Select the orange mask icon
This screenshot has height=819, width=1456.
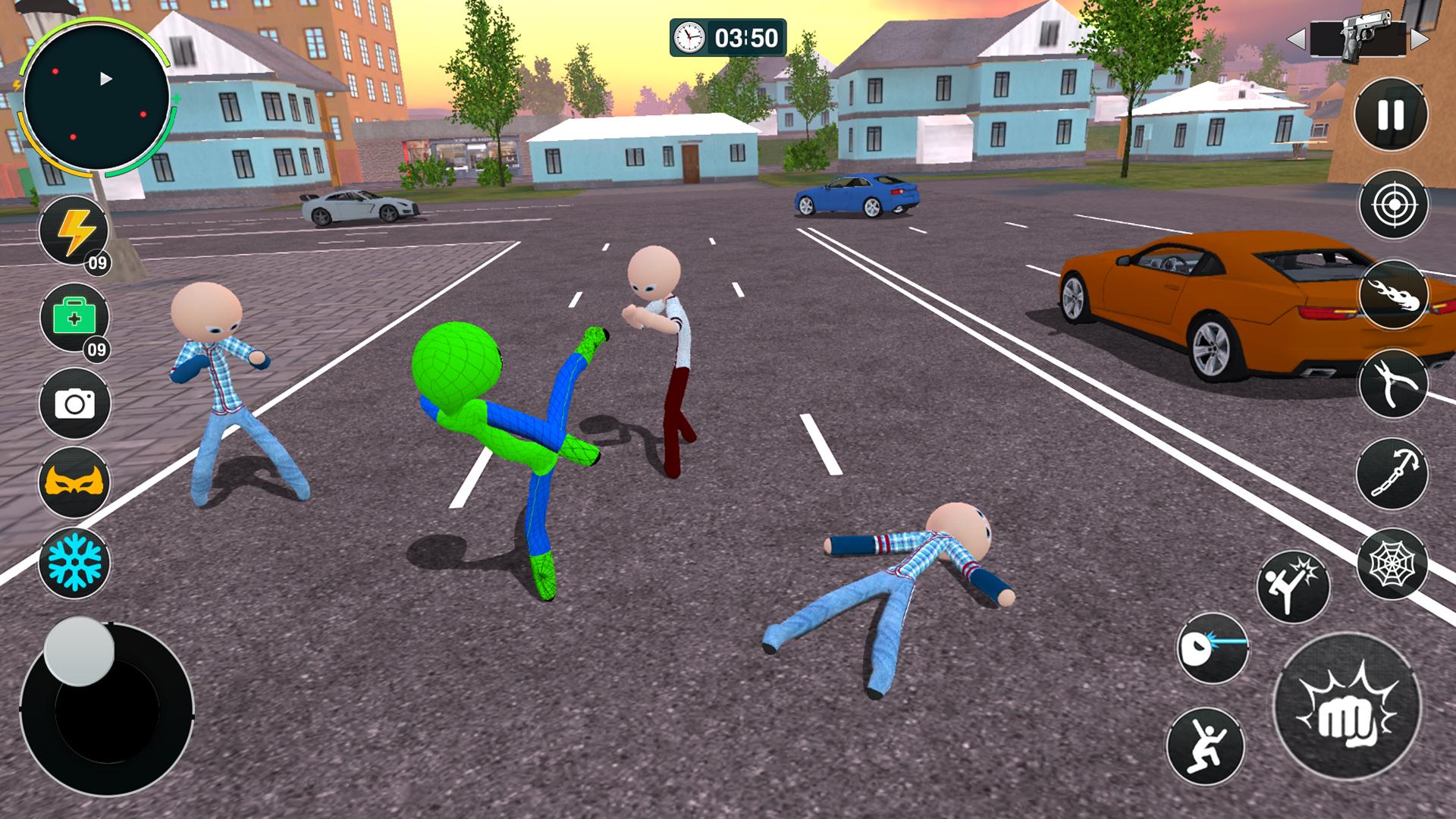[x=74, y=482]
